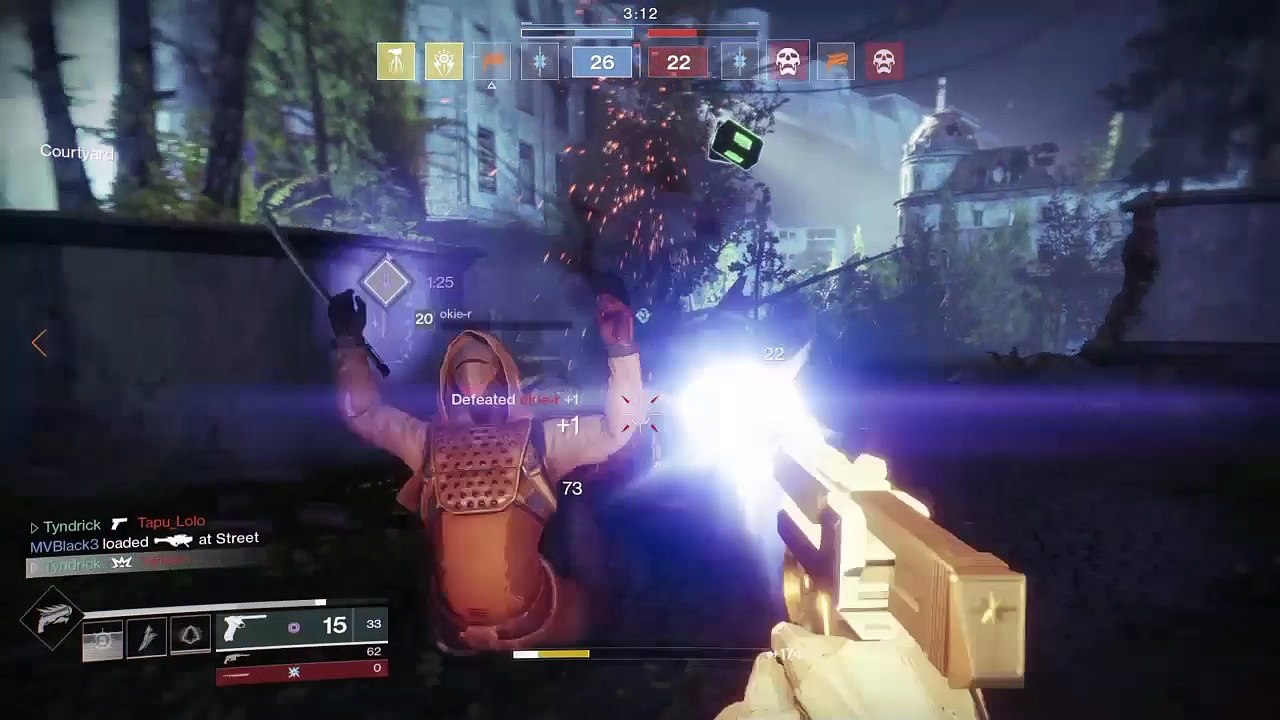Trigger the ring-shaped class ability icon

coord(190,637)
